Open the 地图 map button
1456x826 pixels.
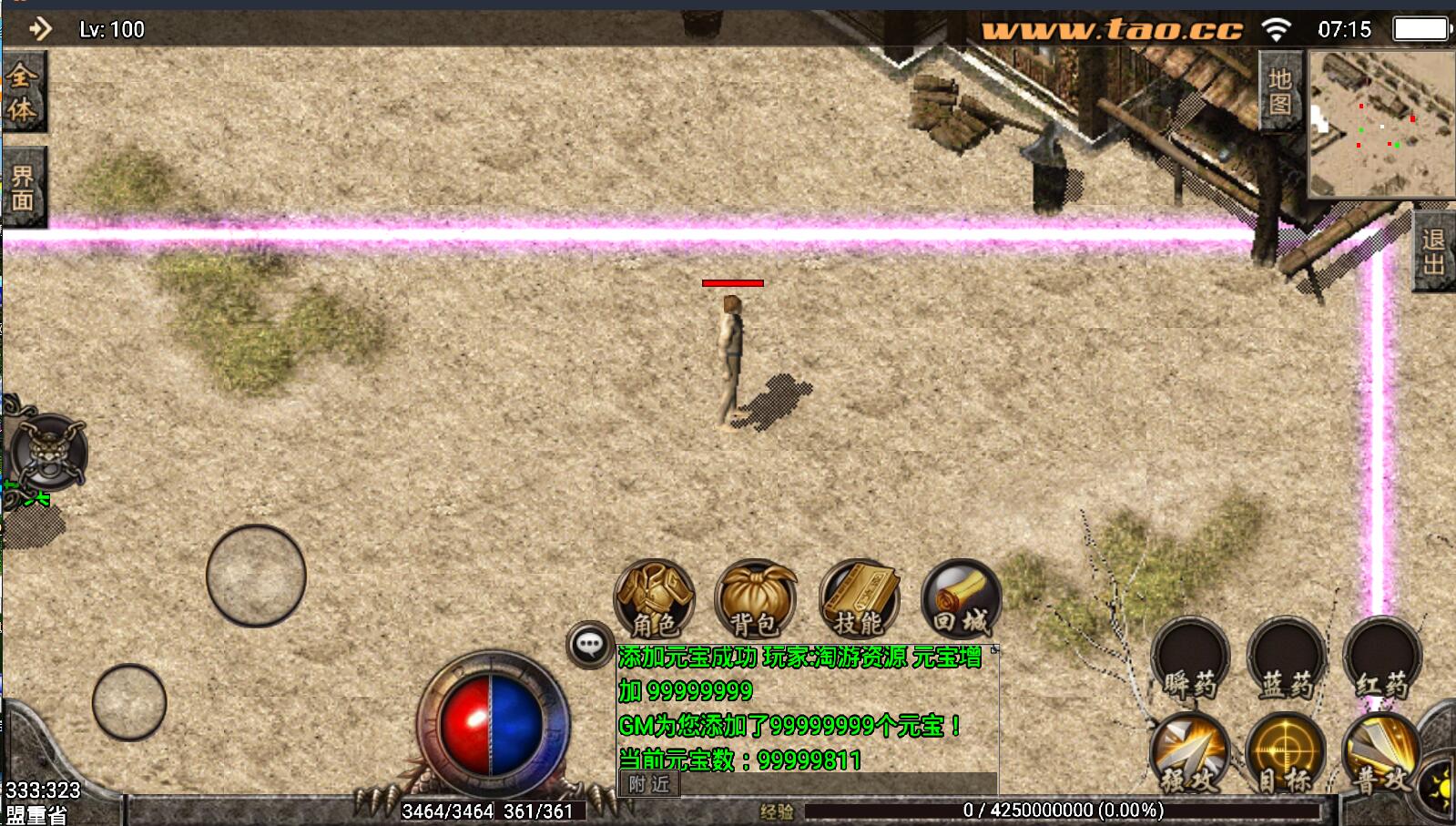click(x=1280, y=91)
